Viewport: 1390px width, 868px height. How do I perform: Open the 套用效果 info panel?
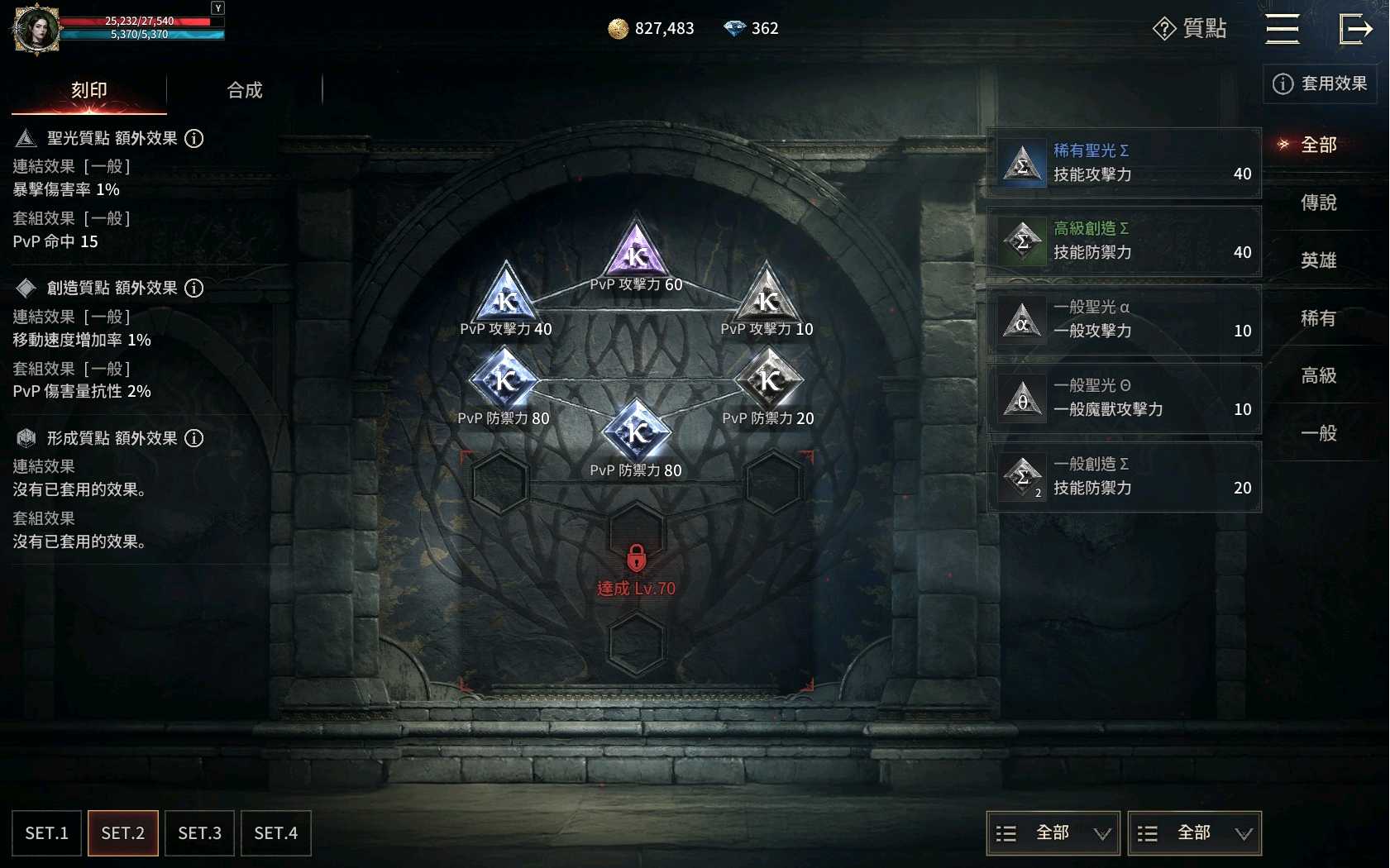(x=1320, y=83)
